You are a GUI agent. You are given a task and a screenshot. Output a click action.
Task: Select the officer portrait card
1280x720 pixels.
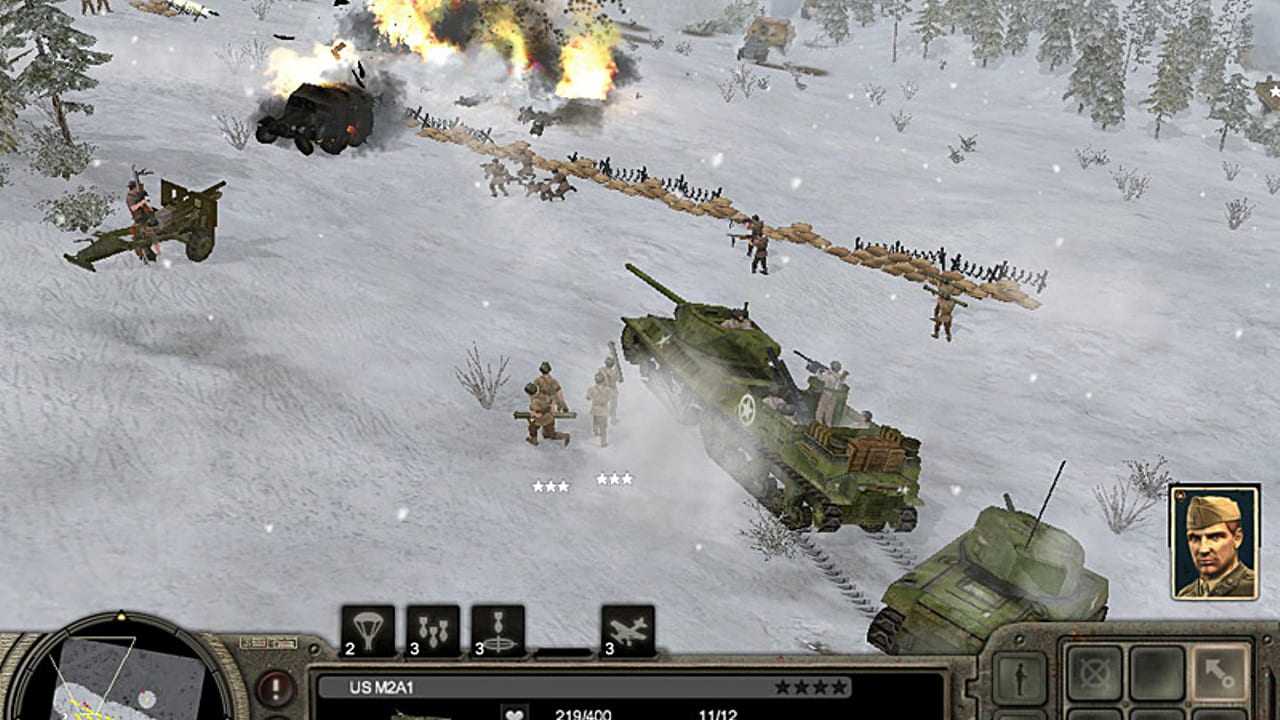pos(1214,542)
